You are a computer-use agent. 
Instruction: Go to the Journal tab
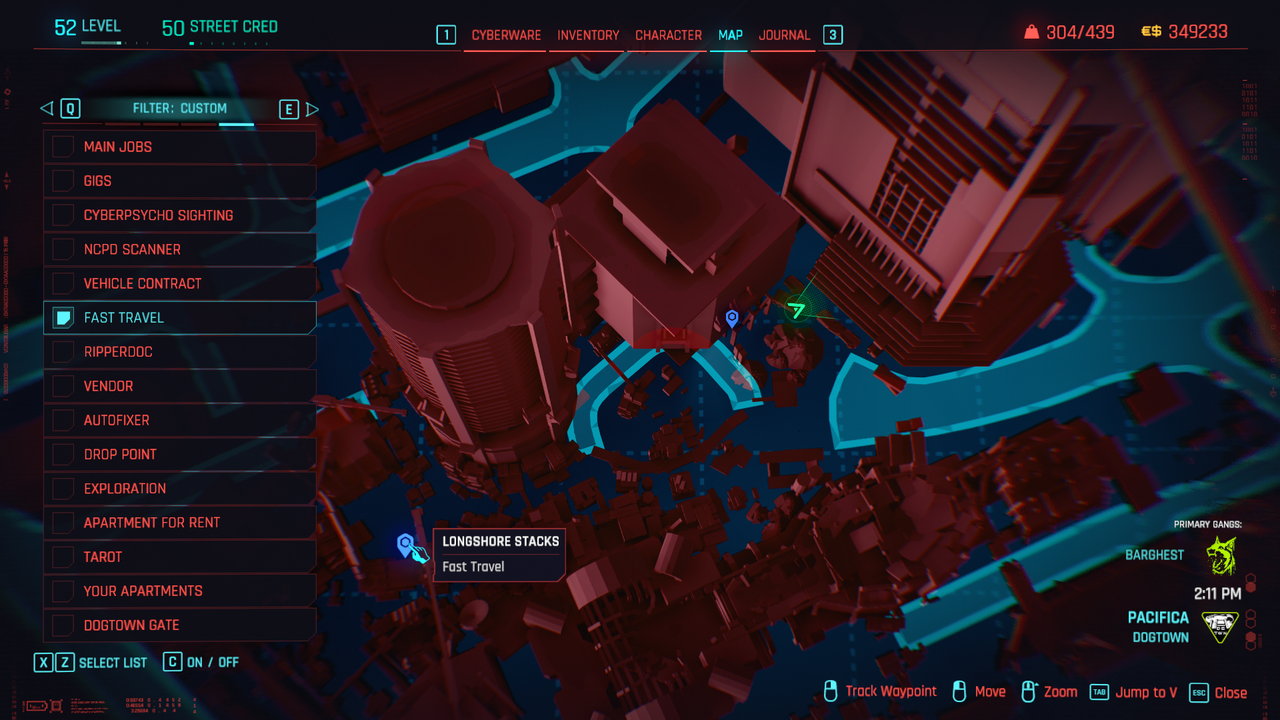point(784,35)
